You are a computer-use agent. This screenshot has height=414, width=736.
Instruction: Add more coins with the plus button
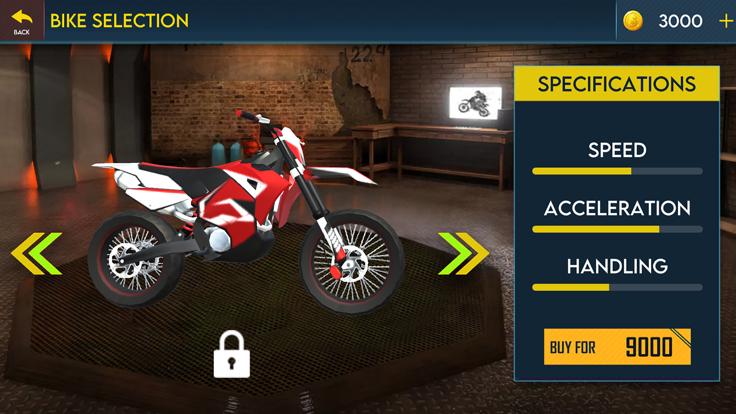pos(725,21)
